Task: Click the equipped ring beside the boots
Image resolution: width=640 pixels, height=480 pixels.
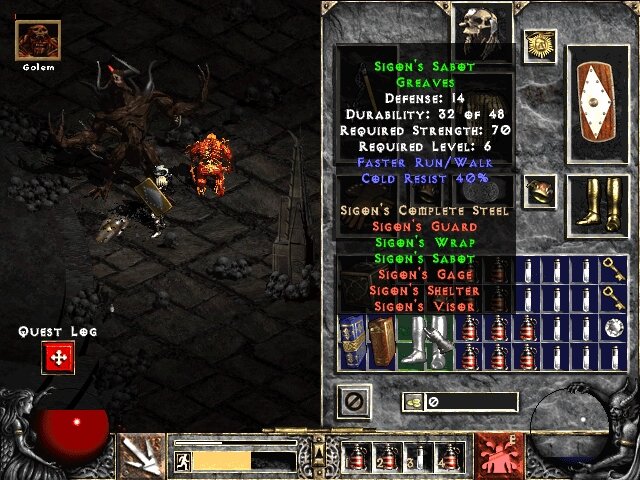Action: (540, 188)
